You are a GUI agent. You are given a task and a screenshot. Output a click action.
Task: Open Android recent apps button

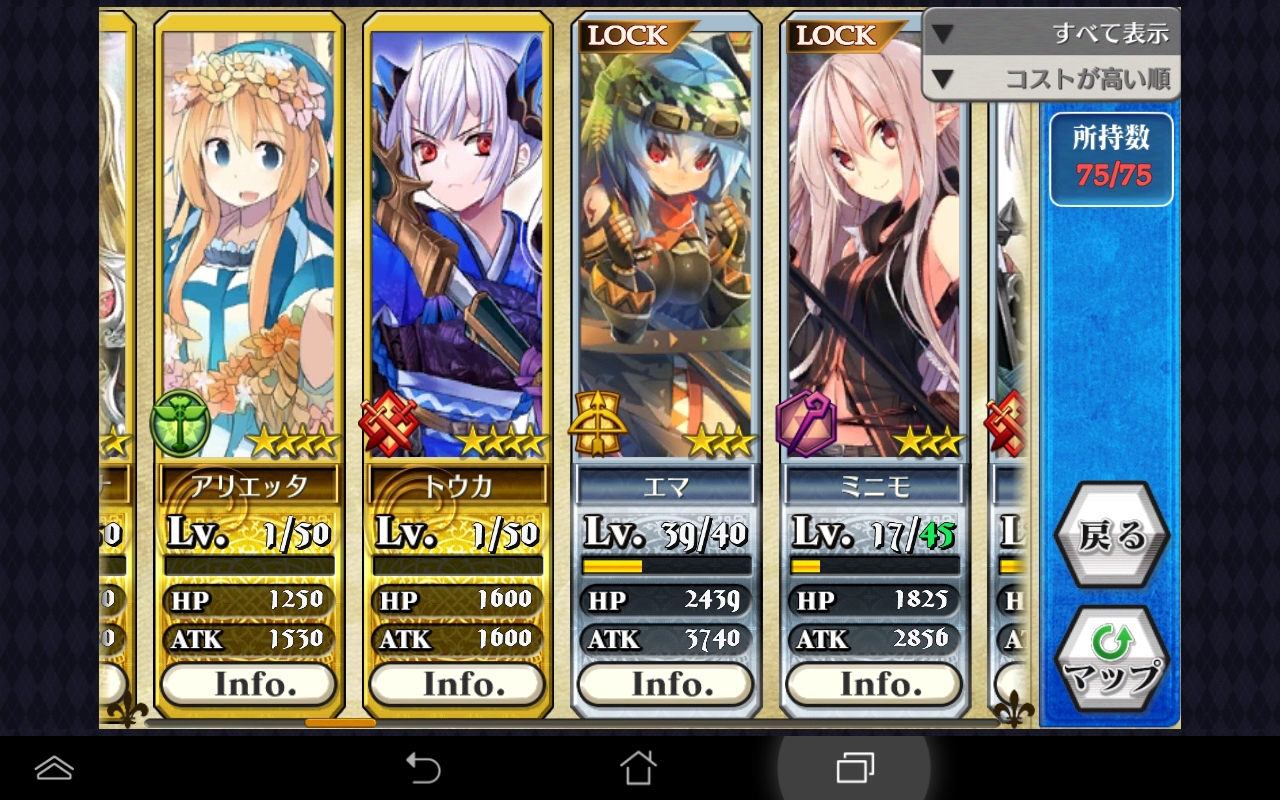[x=854, y=768]
